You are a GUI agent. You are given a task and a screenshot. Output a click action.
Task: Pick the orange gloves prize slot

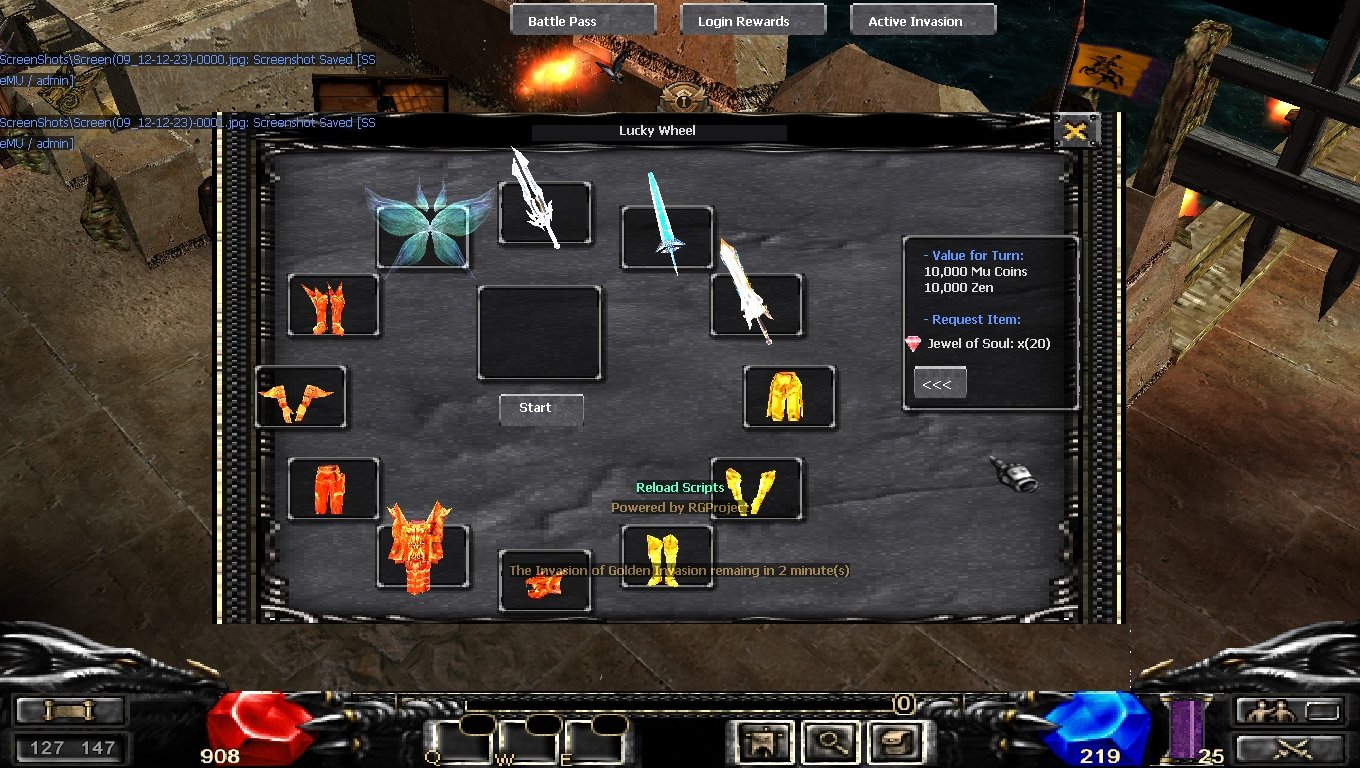tap(301, 397)
